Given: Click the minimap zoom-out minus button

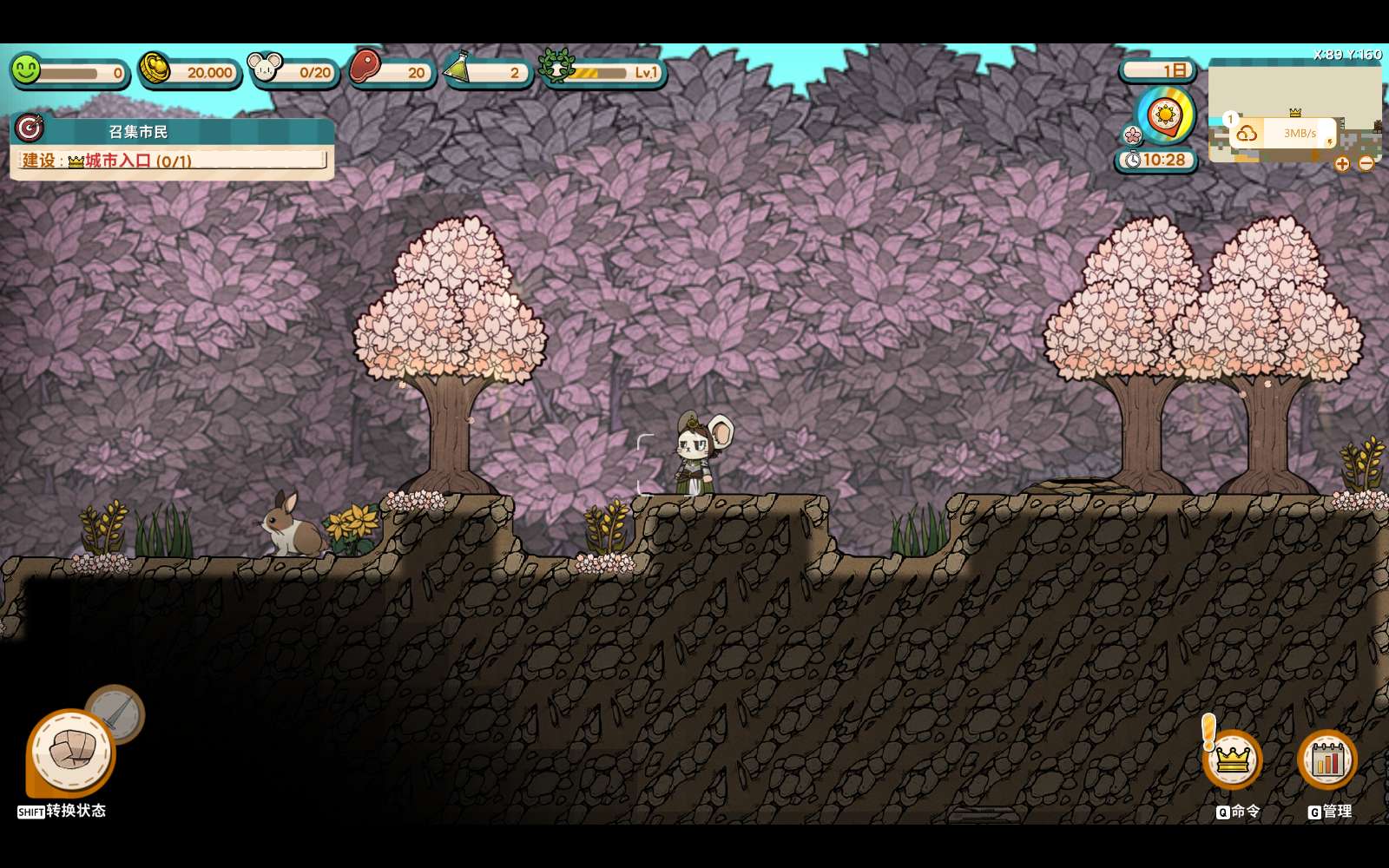Looking at the screenshot, I should pyautogui.click(x=1366, y=163).
